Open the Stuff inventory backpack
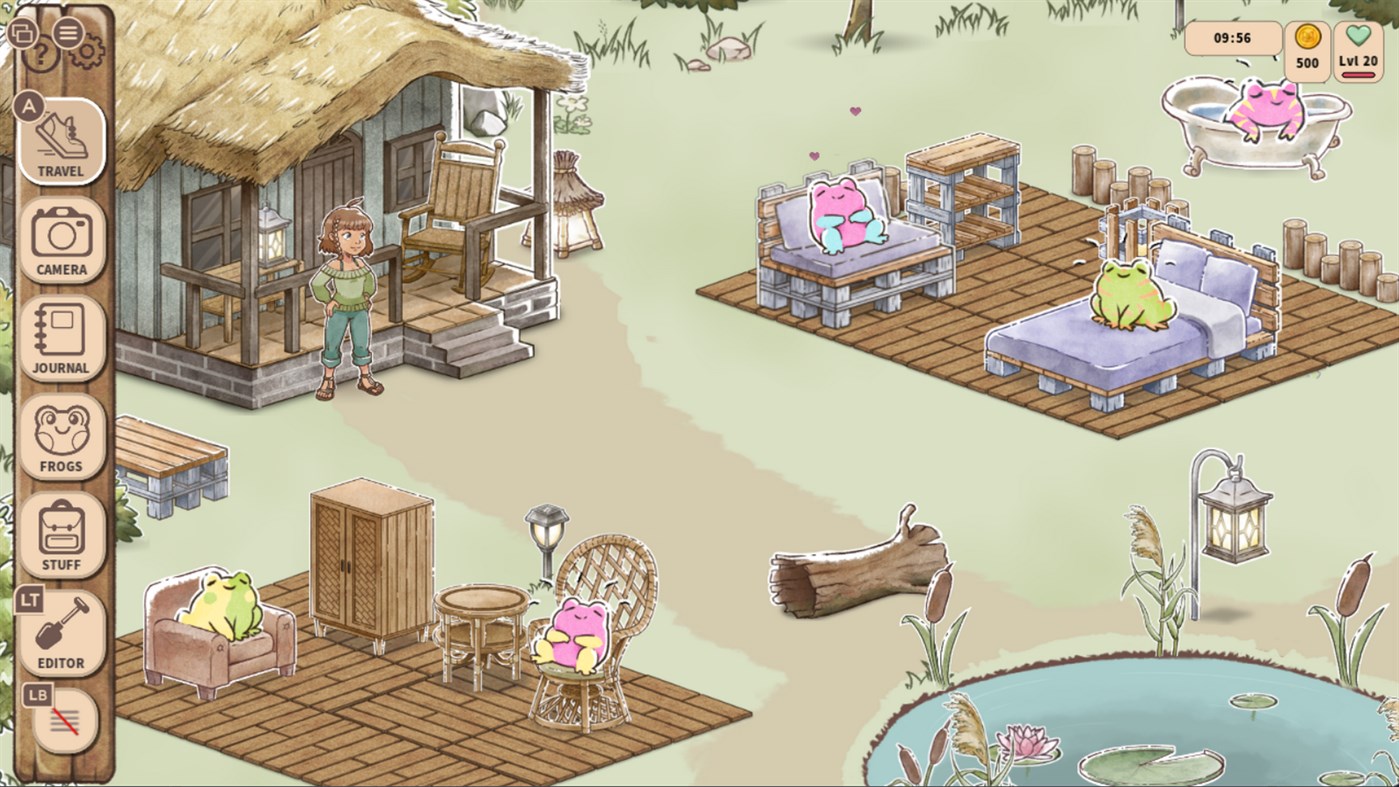The width and height of the screenshot is (1399, 787). pyautogui.click(x=61, y=535)
